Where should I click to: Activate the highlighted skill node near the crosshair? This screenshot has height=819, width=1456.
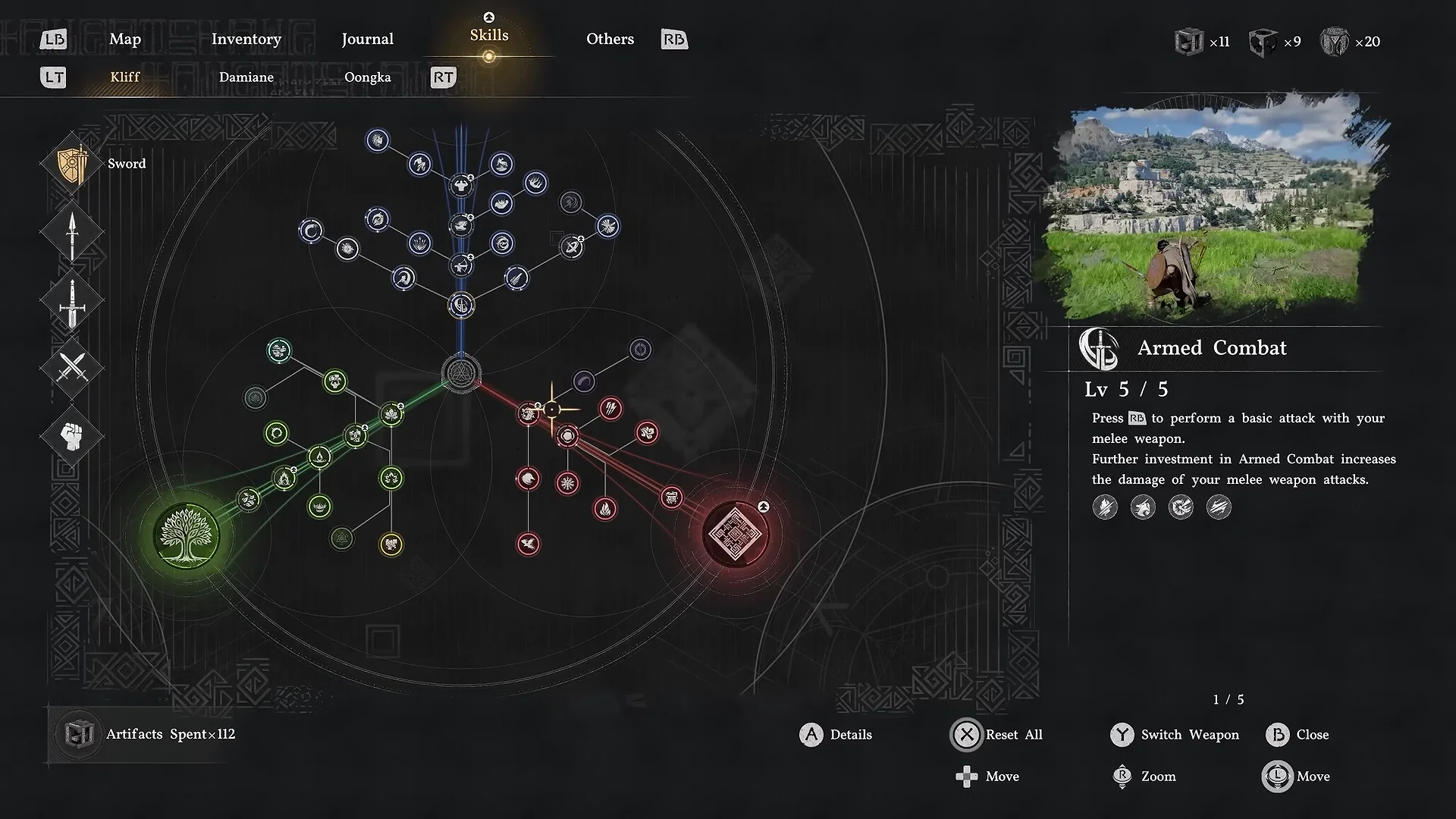pos(554,409)
